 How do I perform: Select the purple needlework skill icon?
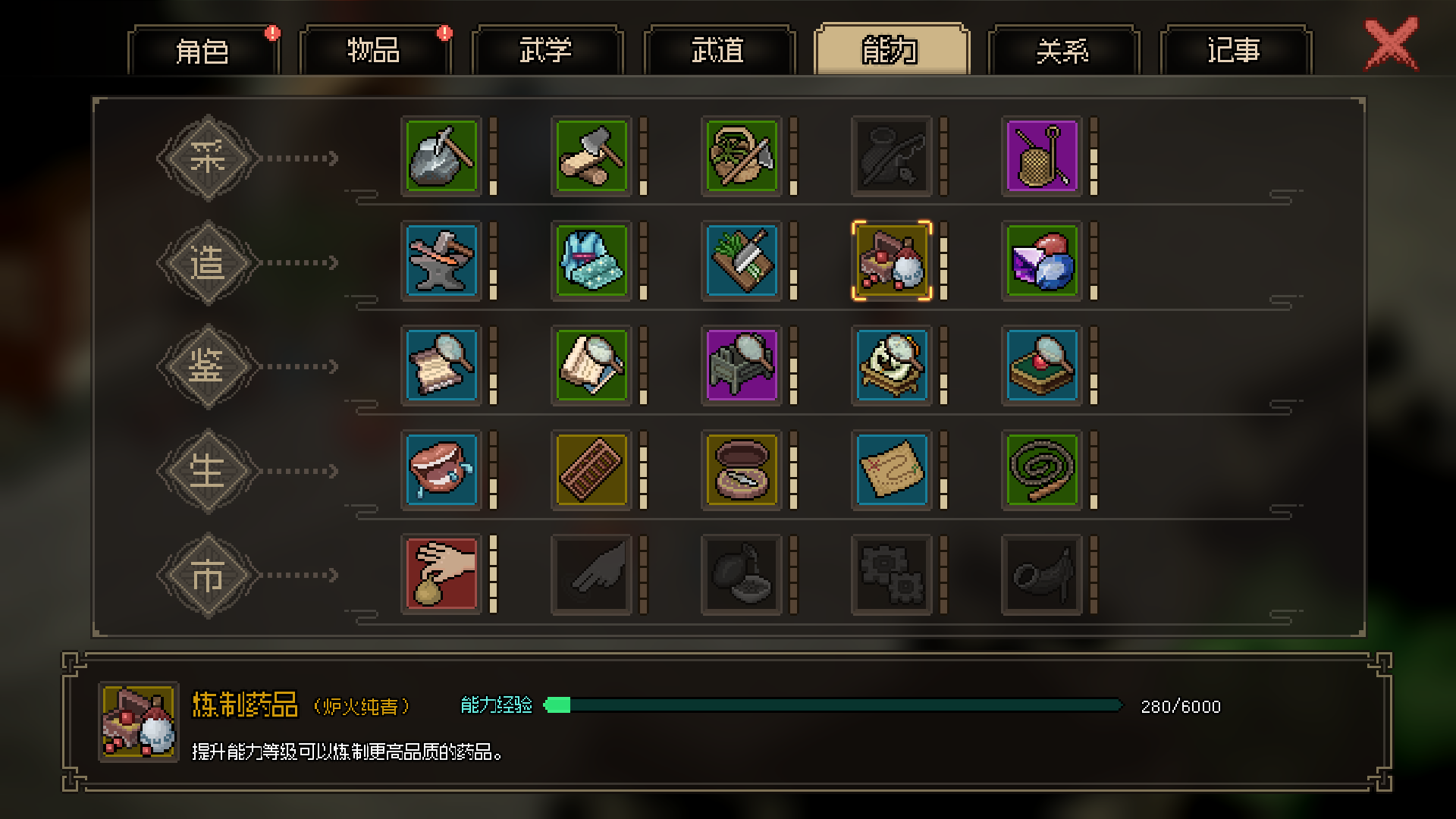[1042, 156]
